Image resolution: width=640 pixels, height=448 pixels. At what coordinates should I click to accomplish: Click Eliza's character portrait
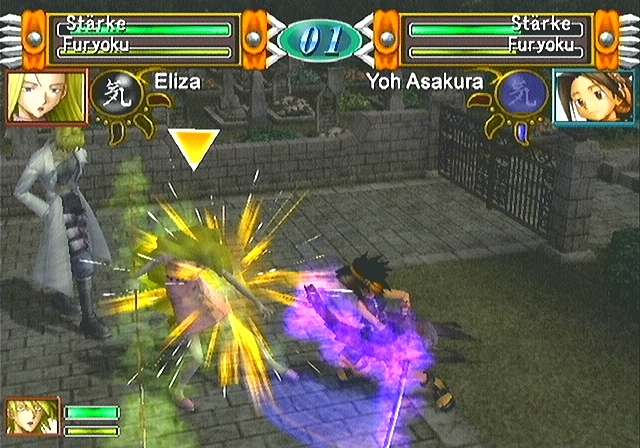[x=45, y=96]
